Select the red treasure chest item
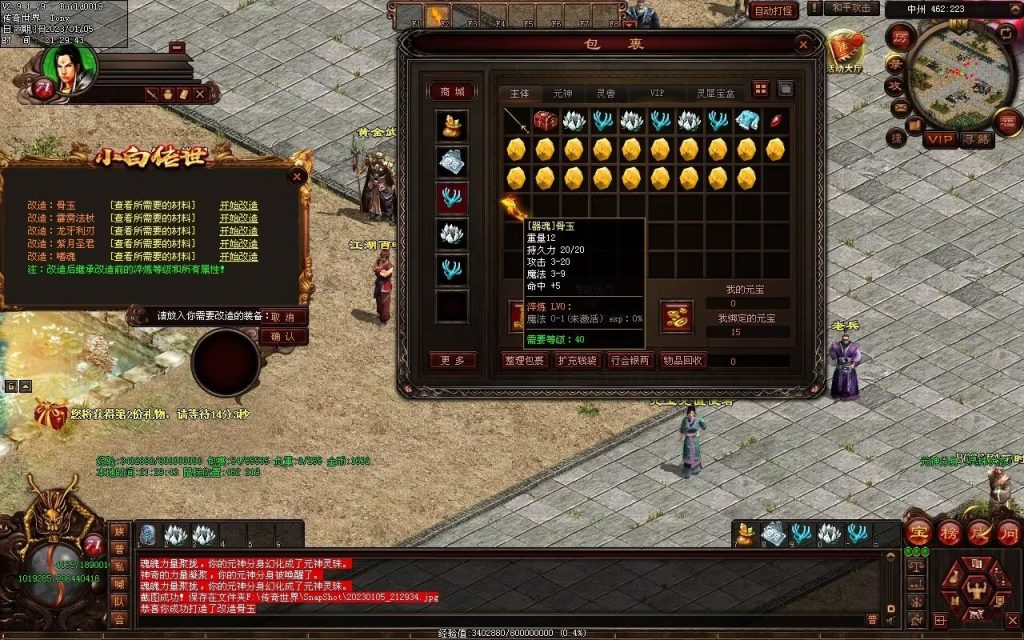 click(x=545, y=121)
